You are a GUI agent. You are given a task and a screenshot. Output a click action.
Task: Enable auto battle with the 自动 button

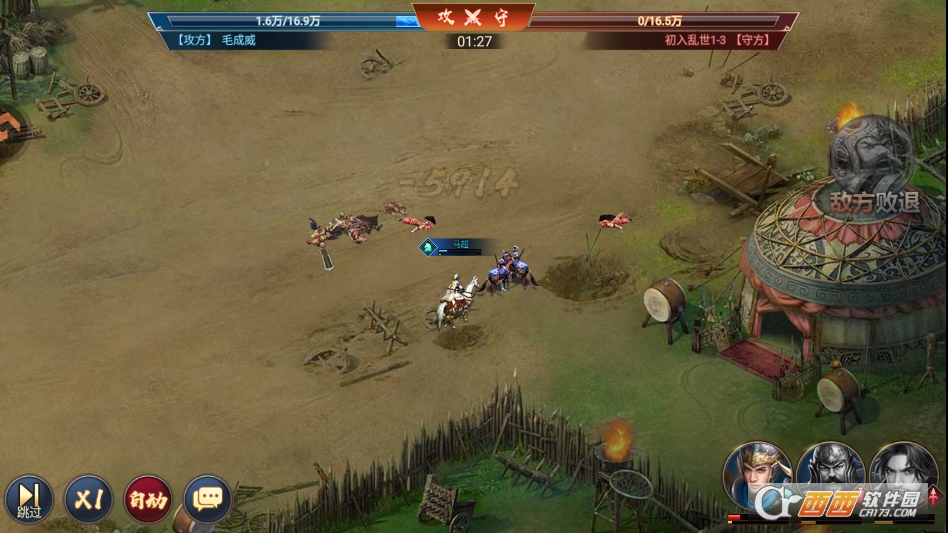pos(148,498)
